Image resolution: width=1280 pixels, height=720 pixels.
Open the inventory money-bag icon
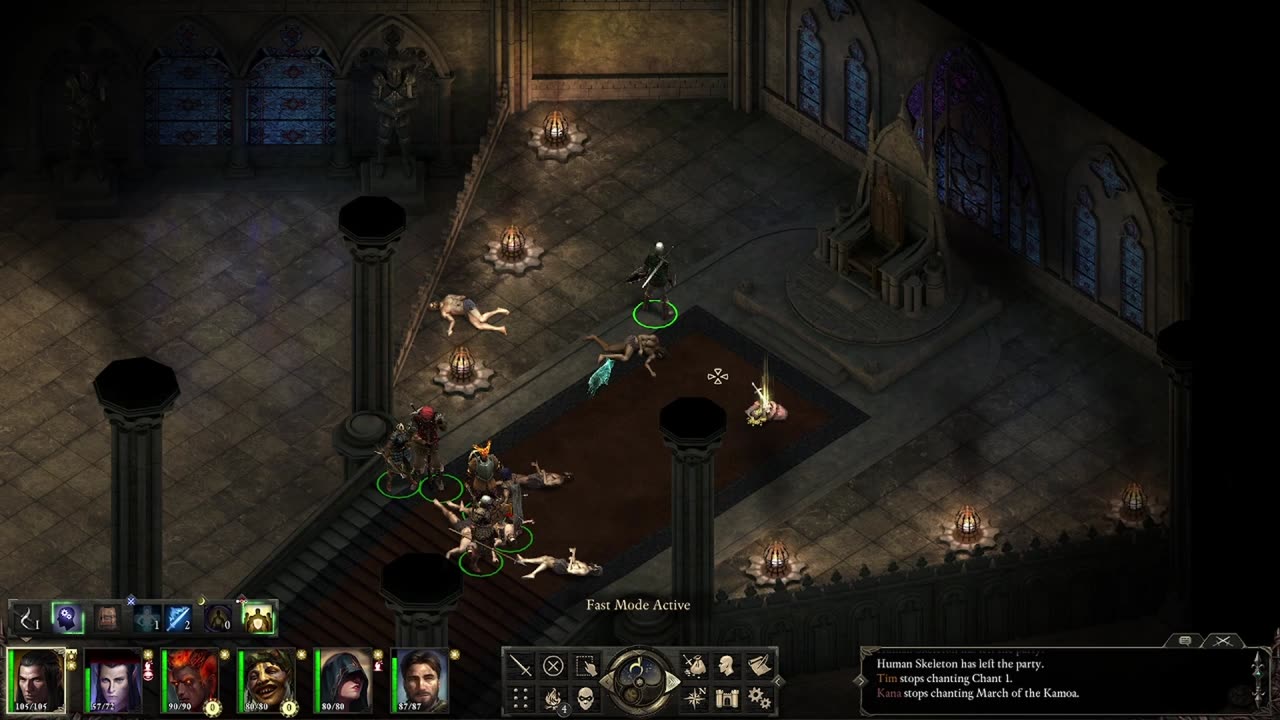(695, 665)
